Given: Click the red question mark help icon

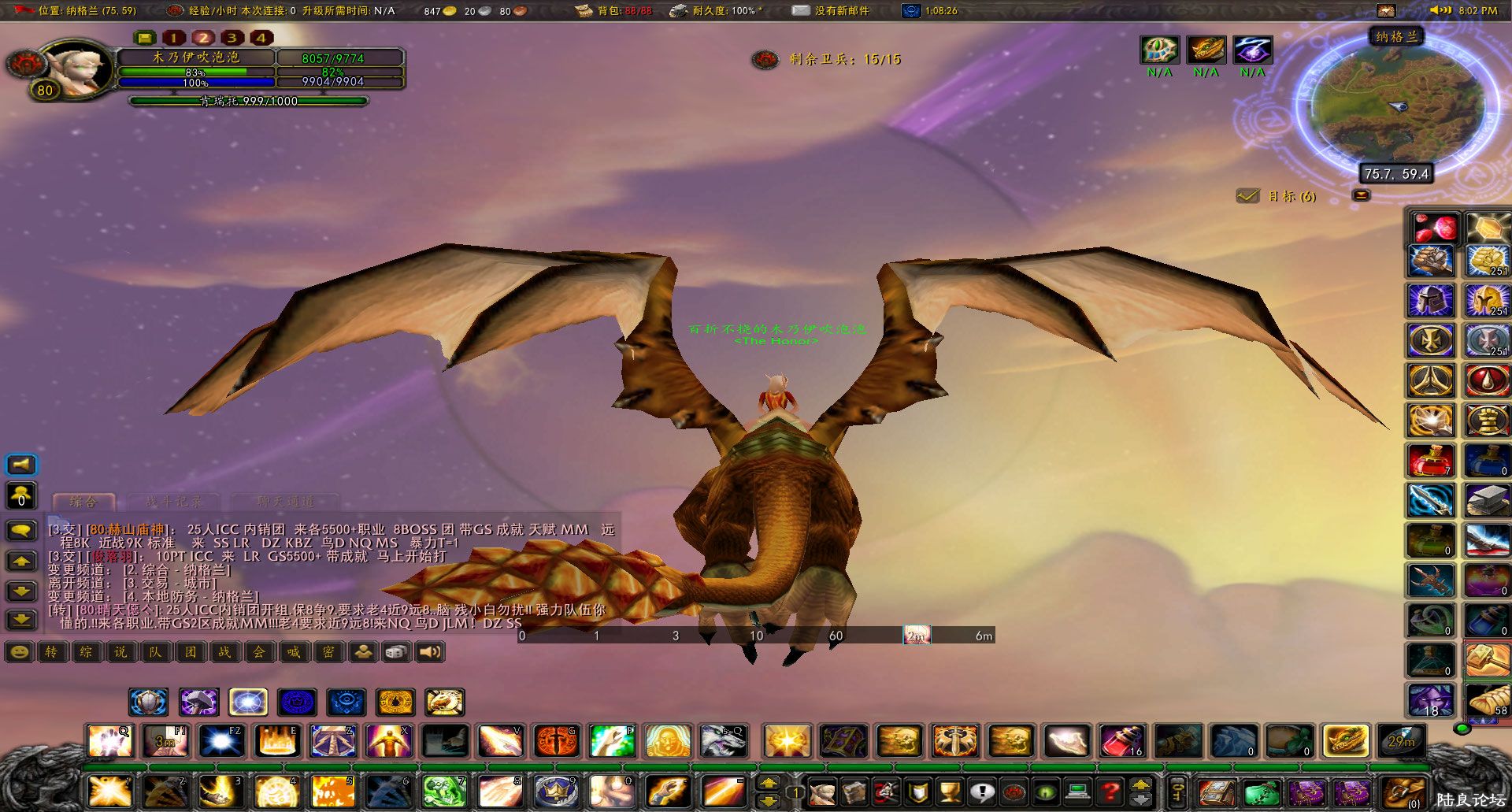Looking at the screenshot, I should 1108,792.
